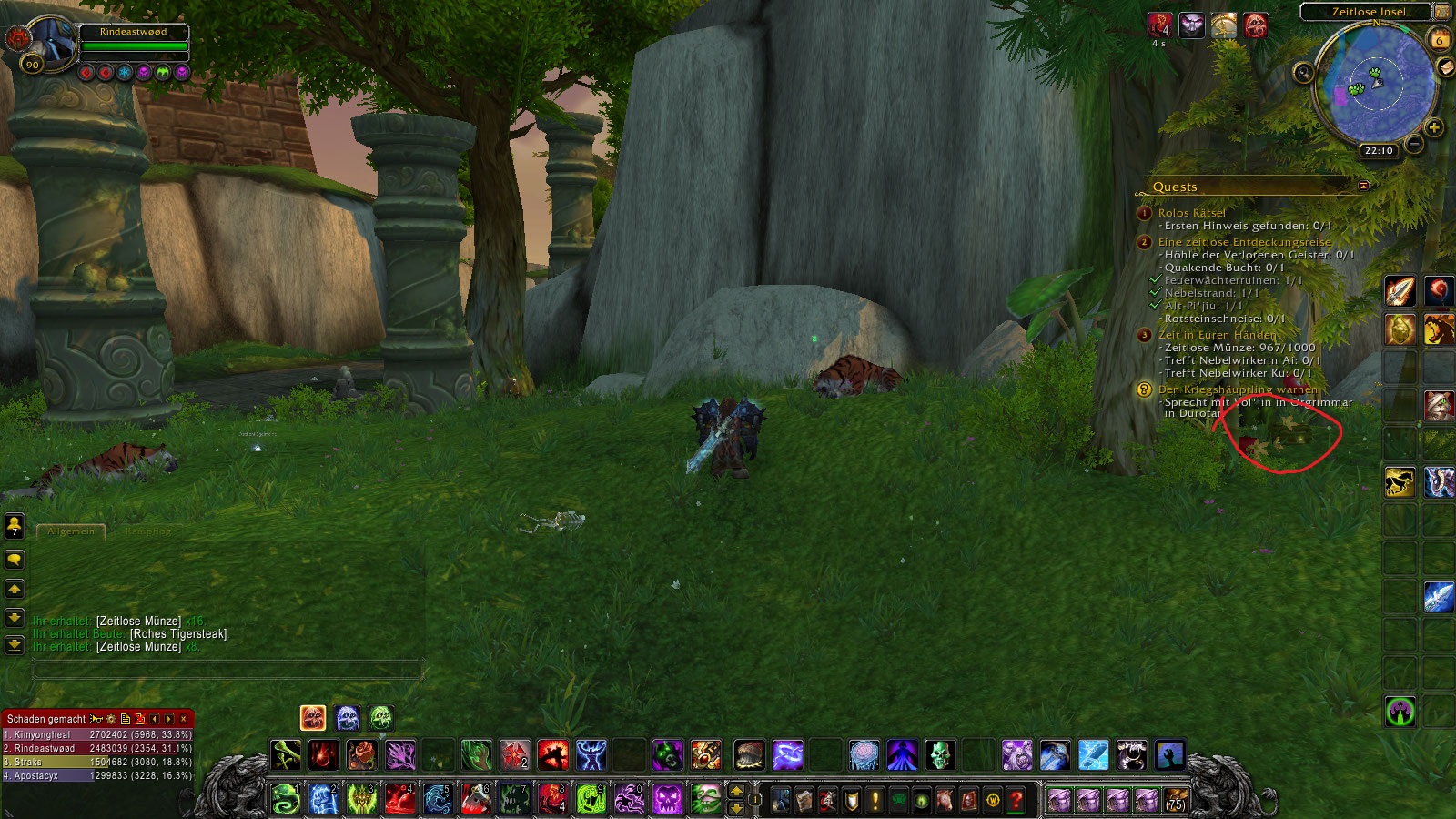
Task: Open quest Den Kriegshäuptling warnen
Action: pyautogui.click(x=1237, y=389)
